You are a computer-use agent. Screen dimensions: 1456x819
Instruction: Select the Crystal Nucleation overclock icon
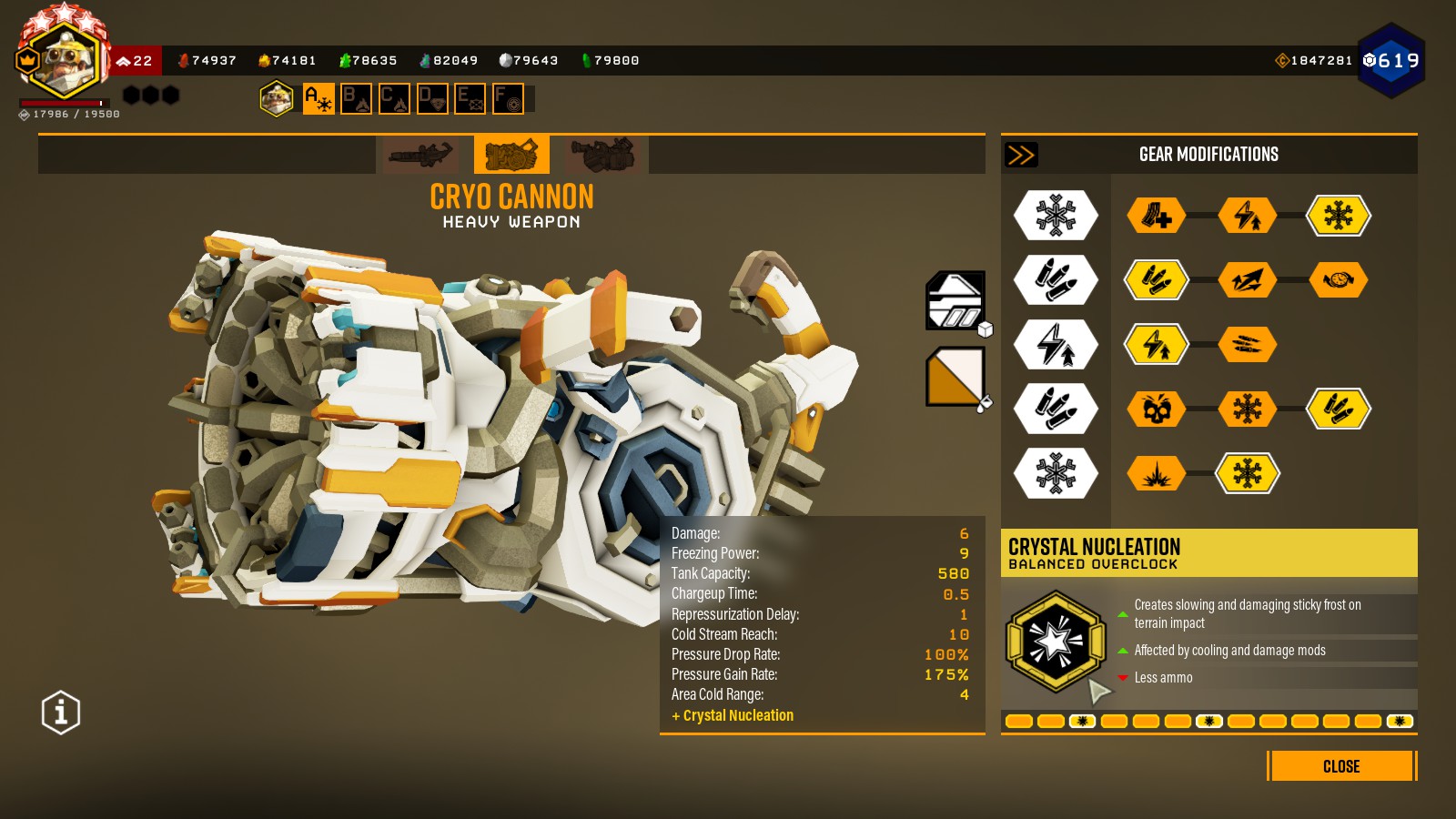tap(1055, 642)
